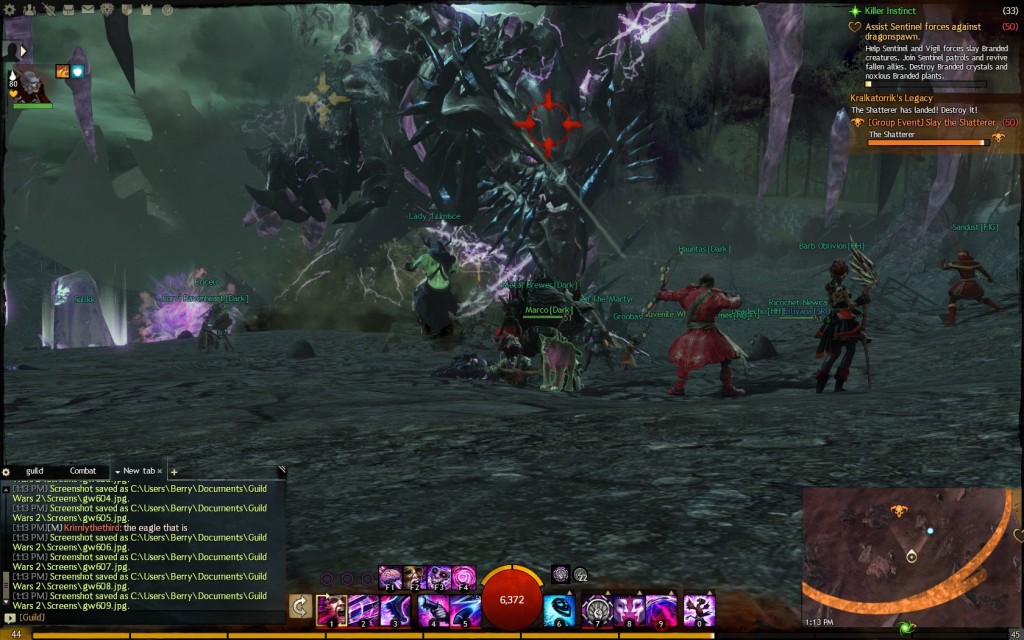Activate the F1 brain shatter skill
This screenshot has height=640, width=1024.
tap(389, 576)
